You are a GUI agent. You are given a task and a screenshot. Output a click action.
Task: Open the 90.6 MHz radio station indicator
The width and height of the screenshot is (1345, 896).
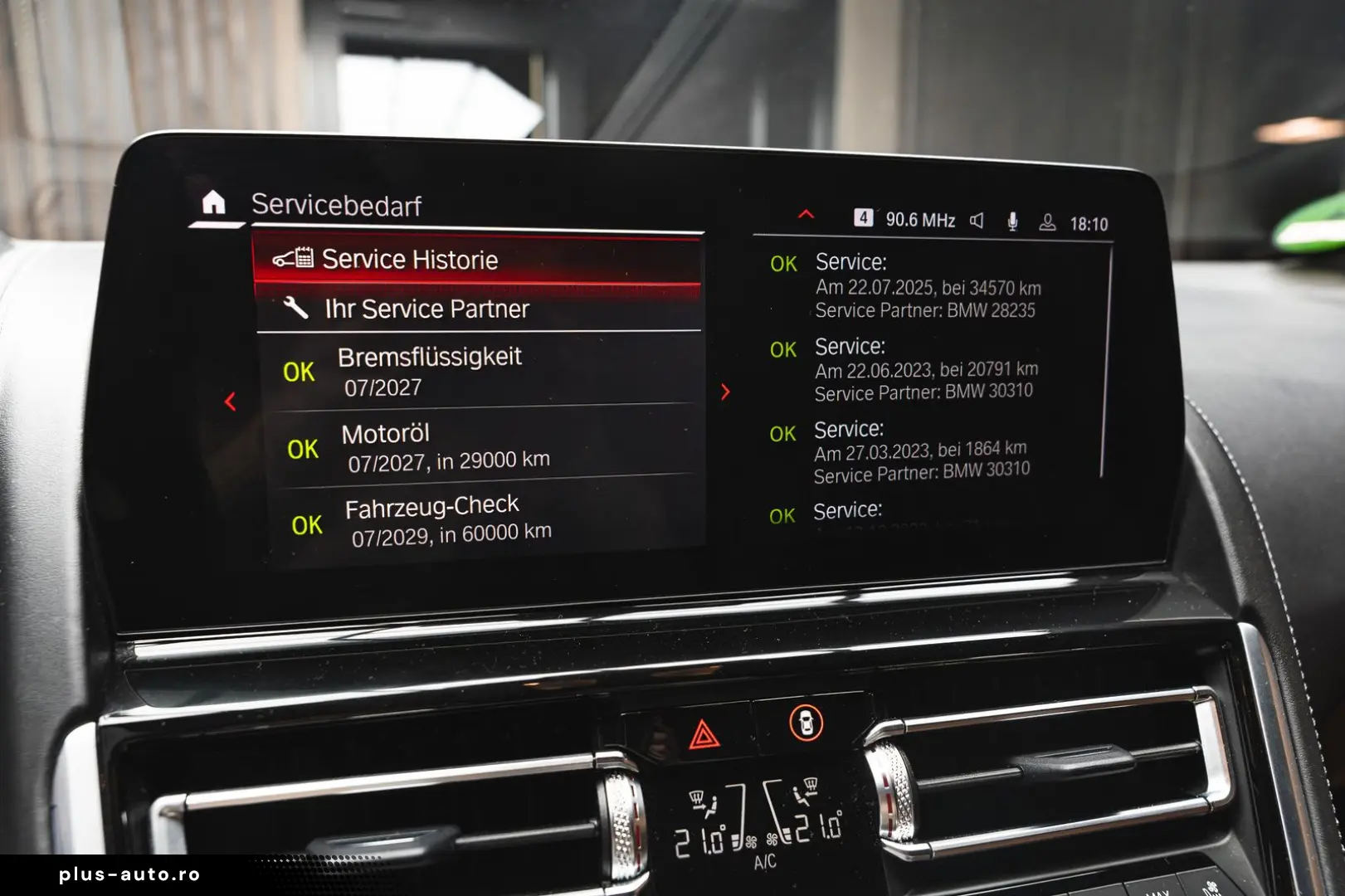pos(919,220)
